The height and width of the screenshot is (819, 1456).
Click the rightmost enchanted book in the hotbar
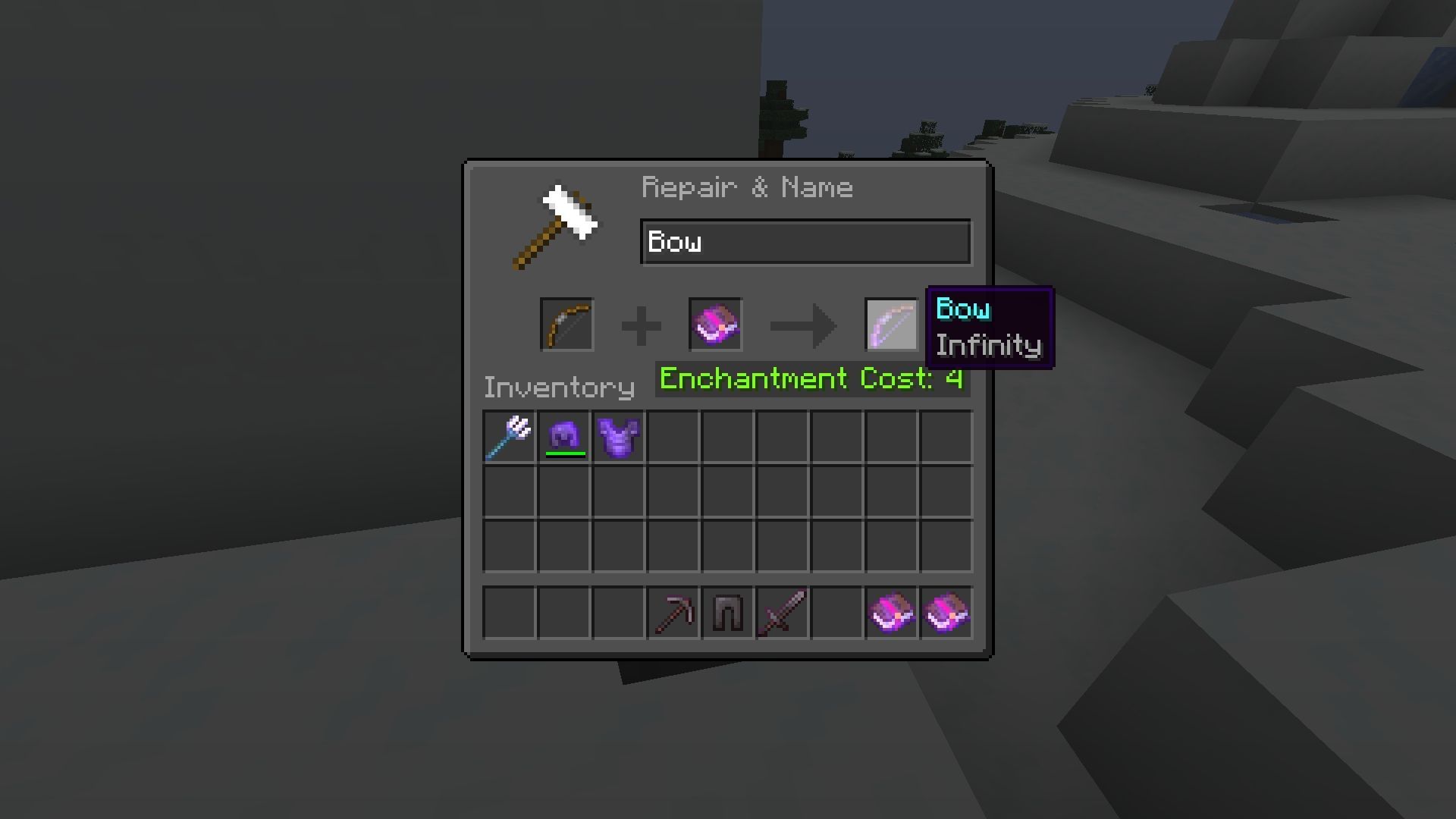(946, 613)
